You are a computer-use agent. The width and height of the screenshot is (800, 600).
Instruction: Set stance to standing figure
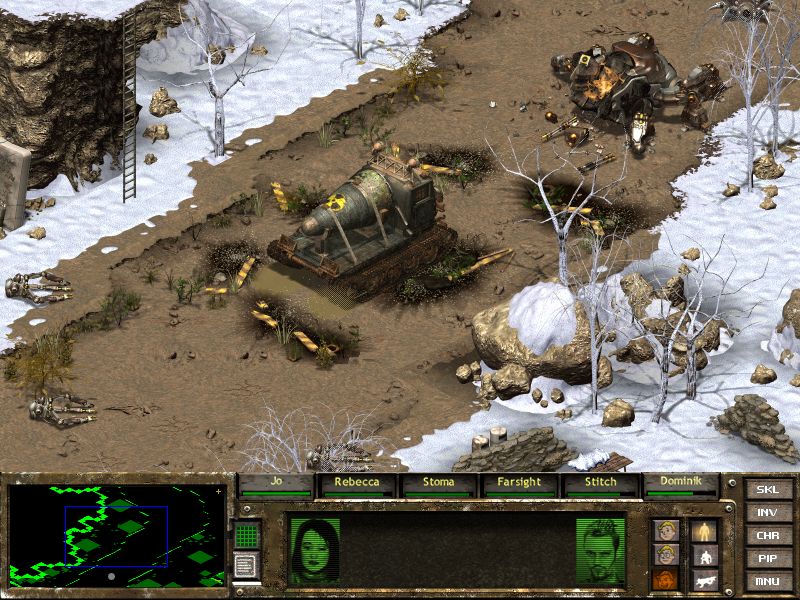pyautogui.click(x=705, y=531)
